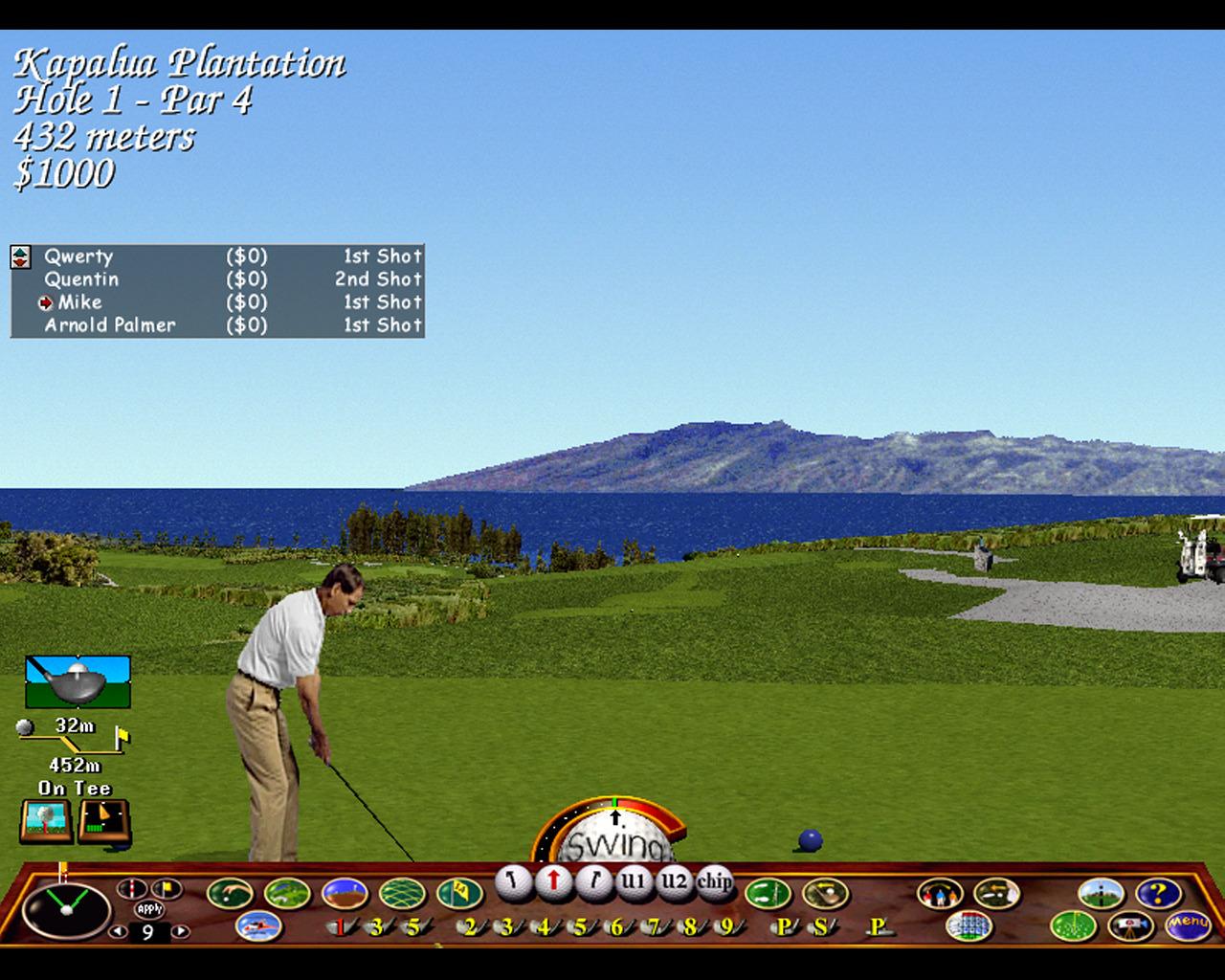The height and width of the screenshot is (980, 1225).
Task: Click the left arrow of the number 9 stepper
Action: click(x=118, y=931)
